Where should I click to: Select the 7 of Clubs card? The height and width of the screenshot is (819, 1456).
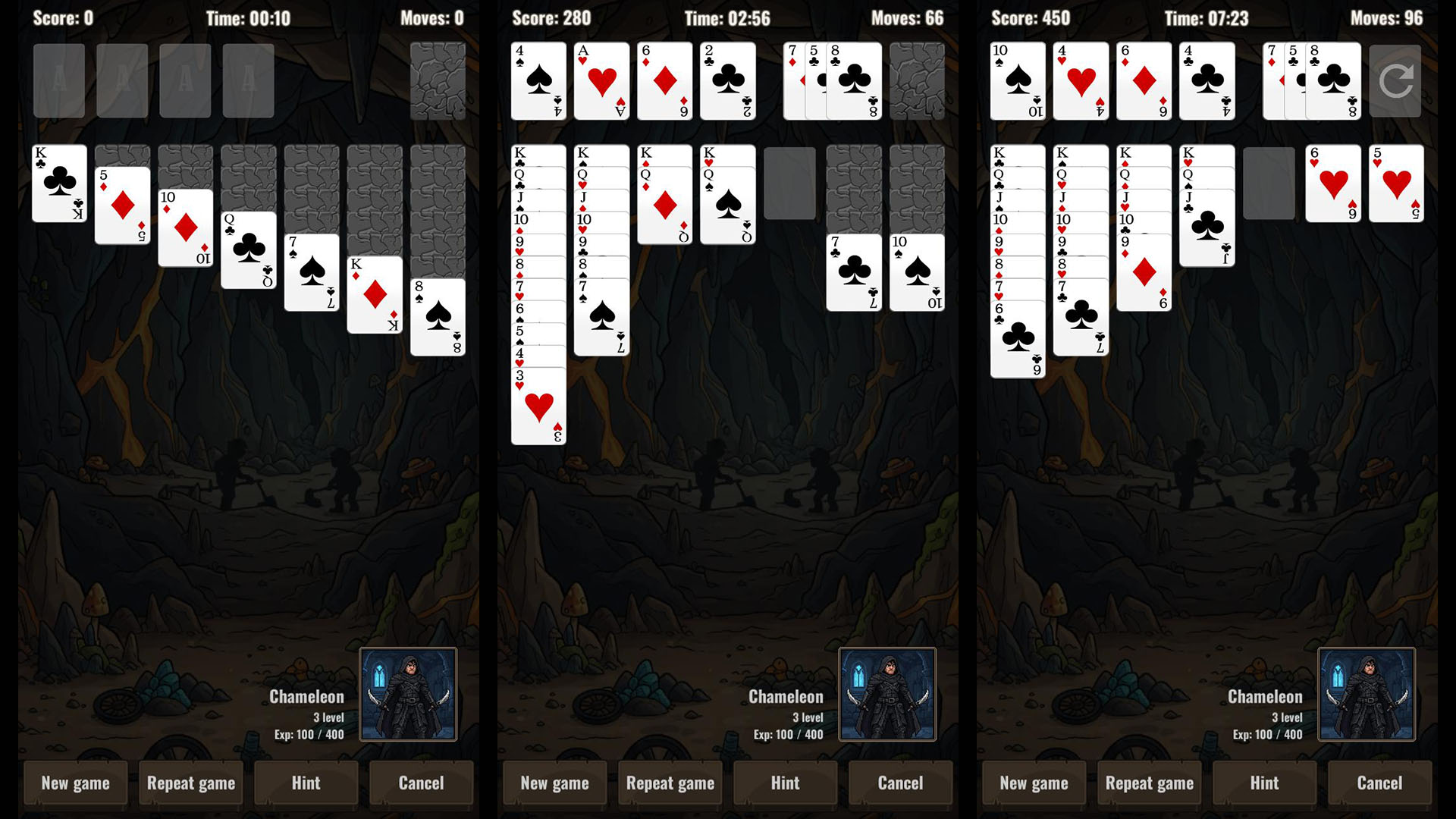point(855,273)
